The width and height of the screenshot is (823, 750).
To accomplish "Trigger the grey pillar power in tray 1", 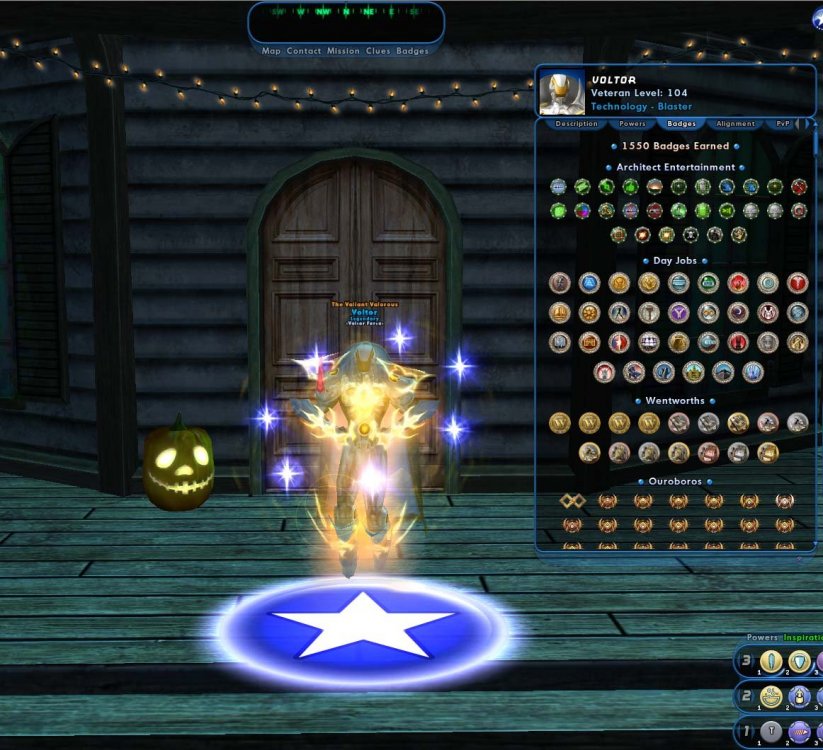I will point(770,732).
